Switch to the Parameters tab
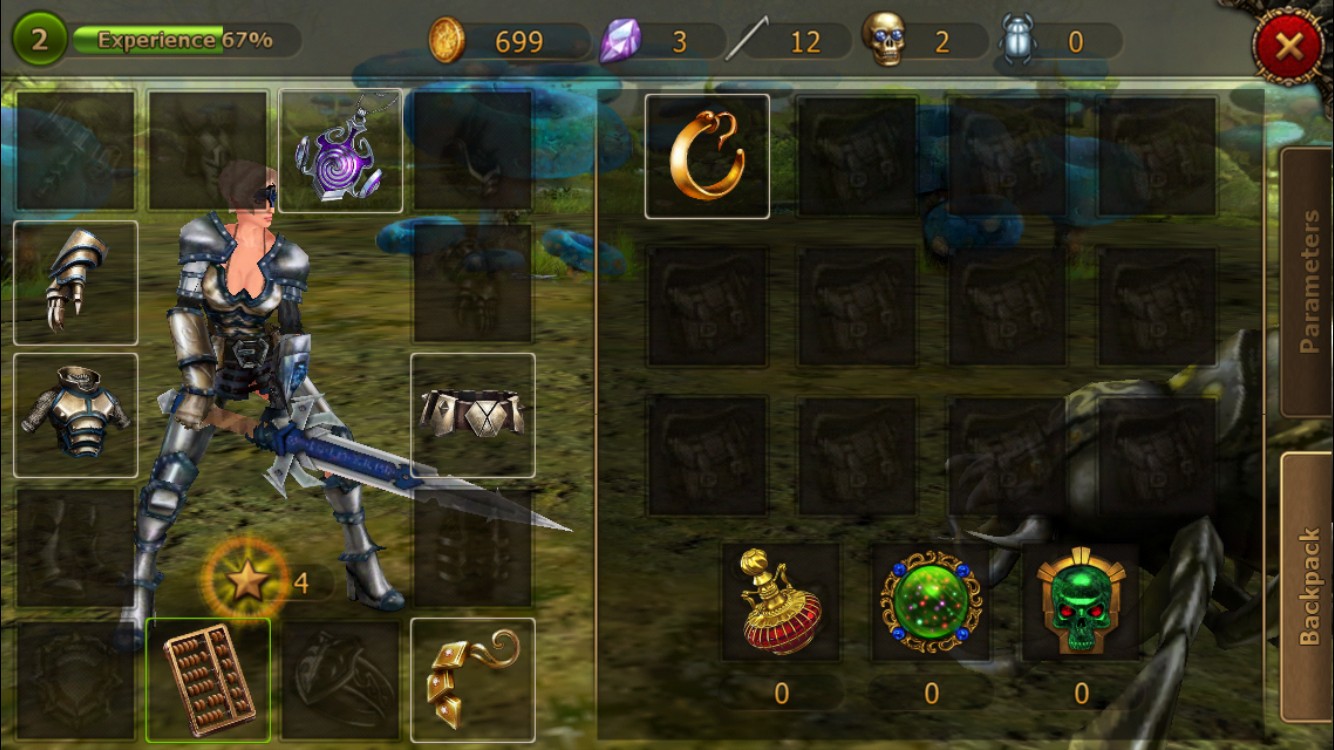1334x750 pixels. pos(1308,282)
